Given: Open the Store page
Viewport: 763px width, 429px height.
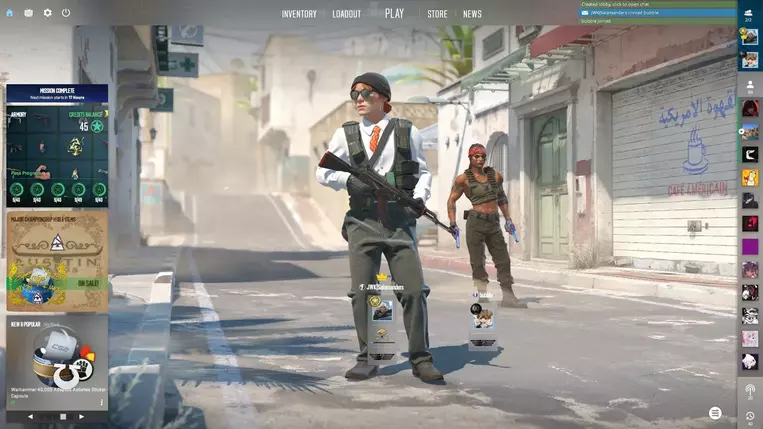Looking at the screenshot, I should pyautogui.click(x=437, y=14).
